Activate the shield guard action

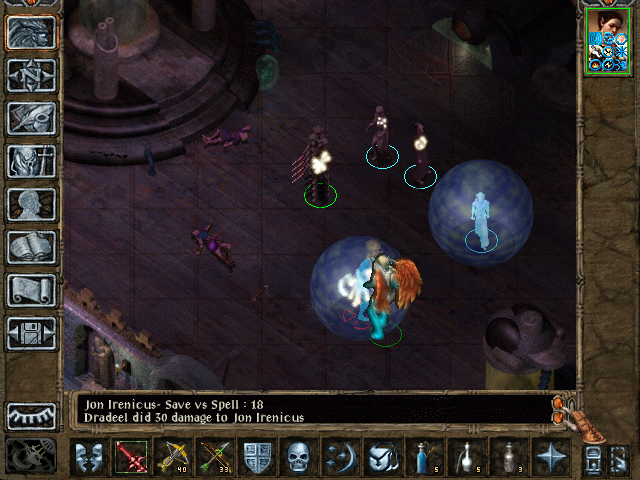[257, 458]
